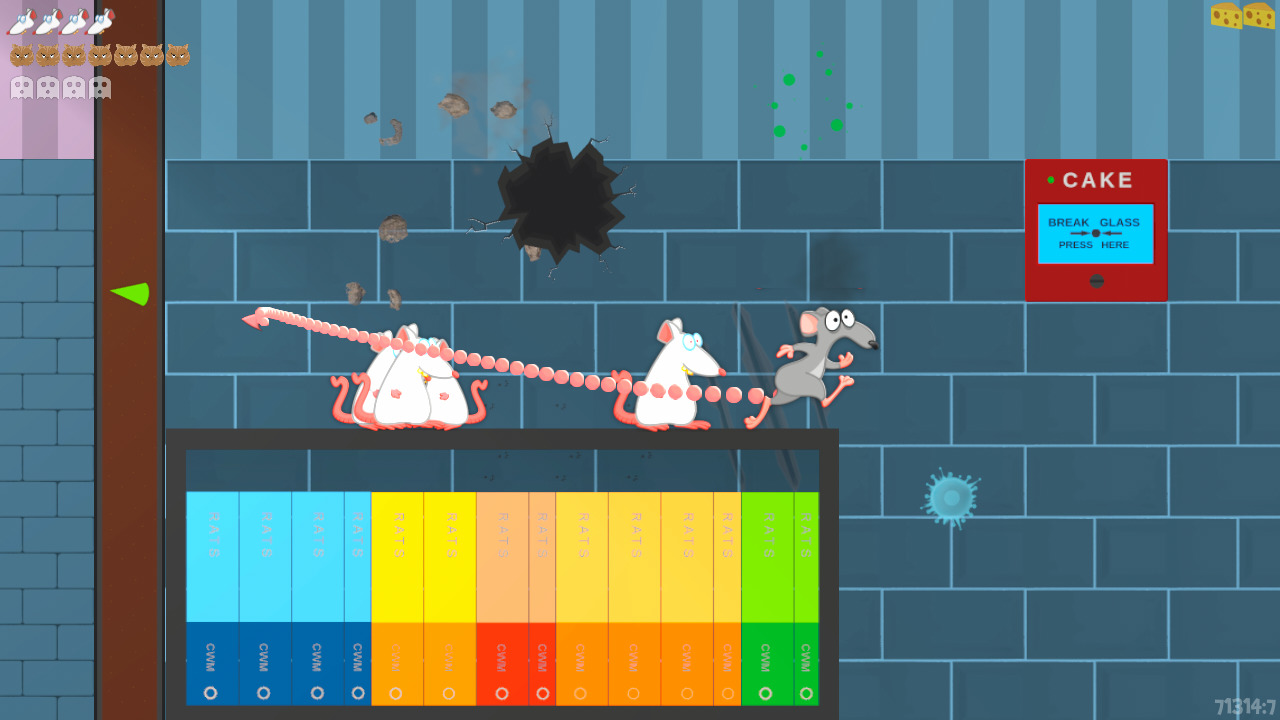Click the first pale ghost icon
The height and width of the screenshot is (720, 1280).
(x=22, y=86)
